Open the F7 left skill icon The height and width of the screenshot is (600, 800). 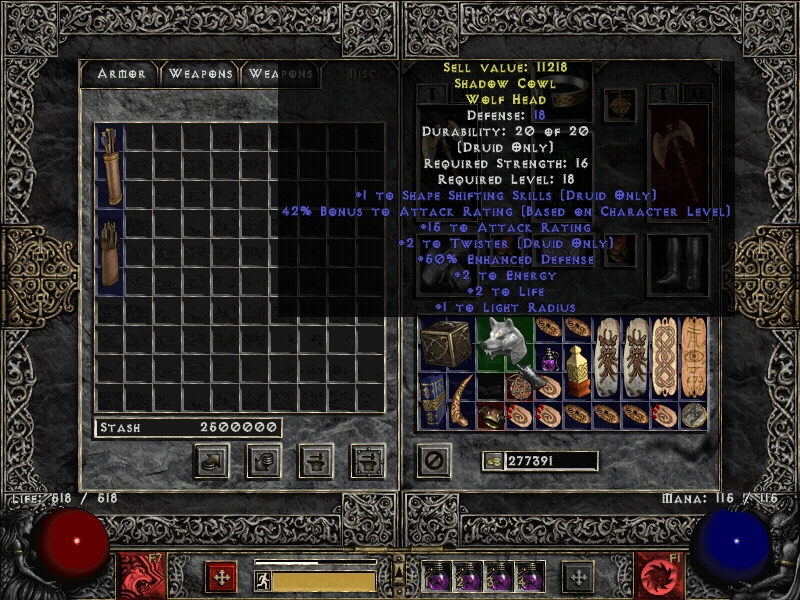137,576
